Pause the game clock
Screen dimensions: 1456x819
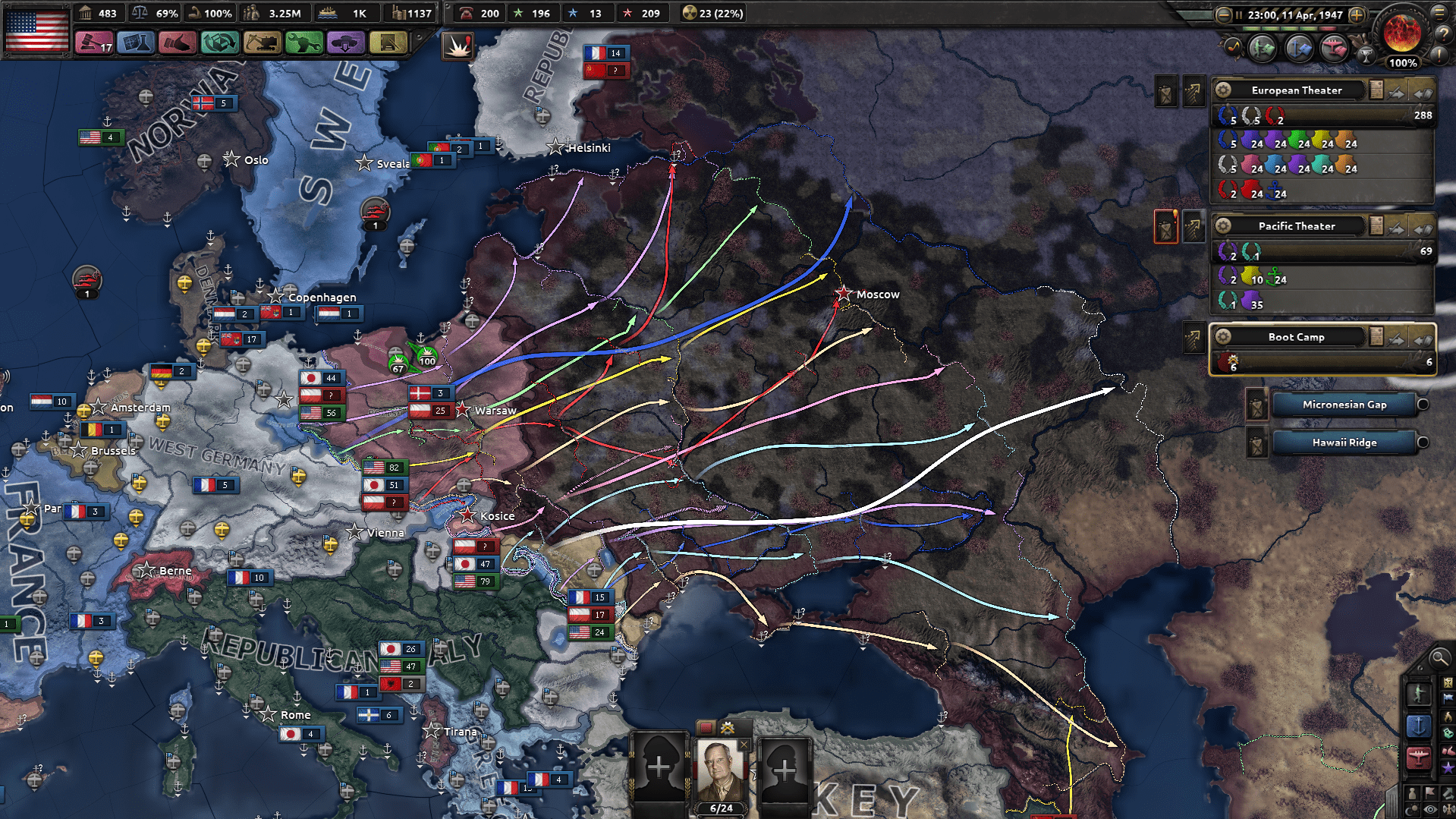1239,14
